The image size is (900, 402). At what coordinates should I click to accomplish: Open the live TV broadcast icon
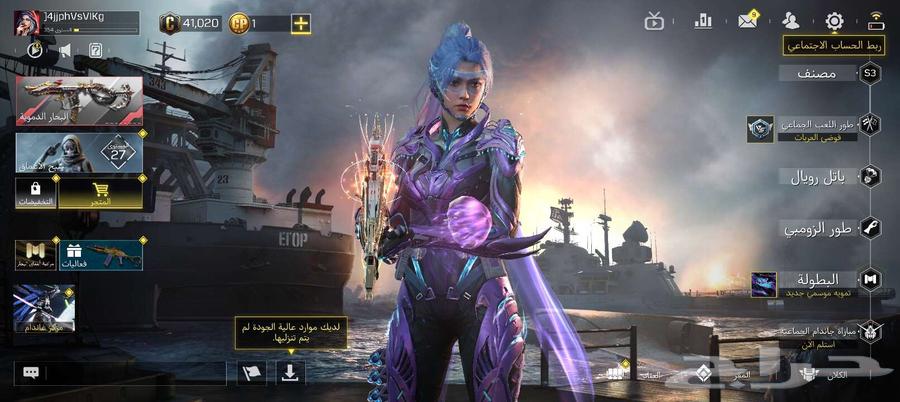(655, 20)
